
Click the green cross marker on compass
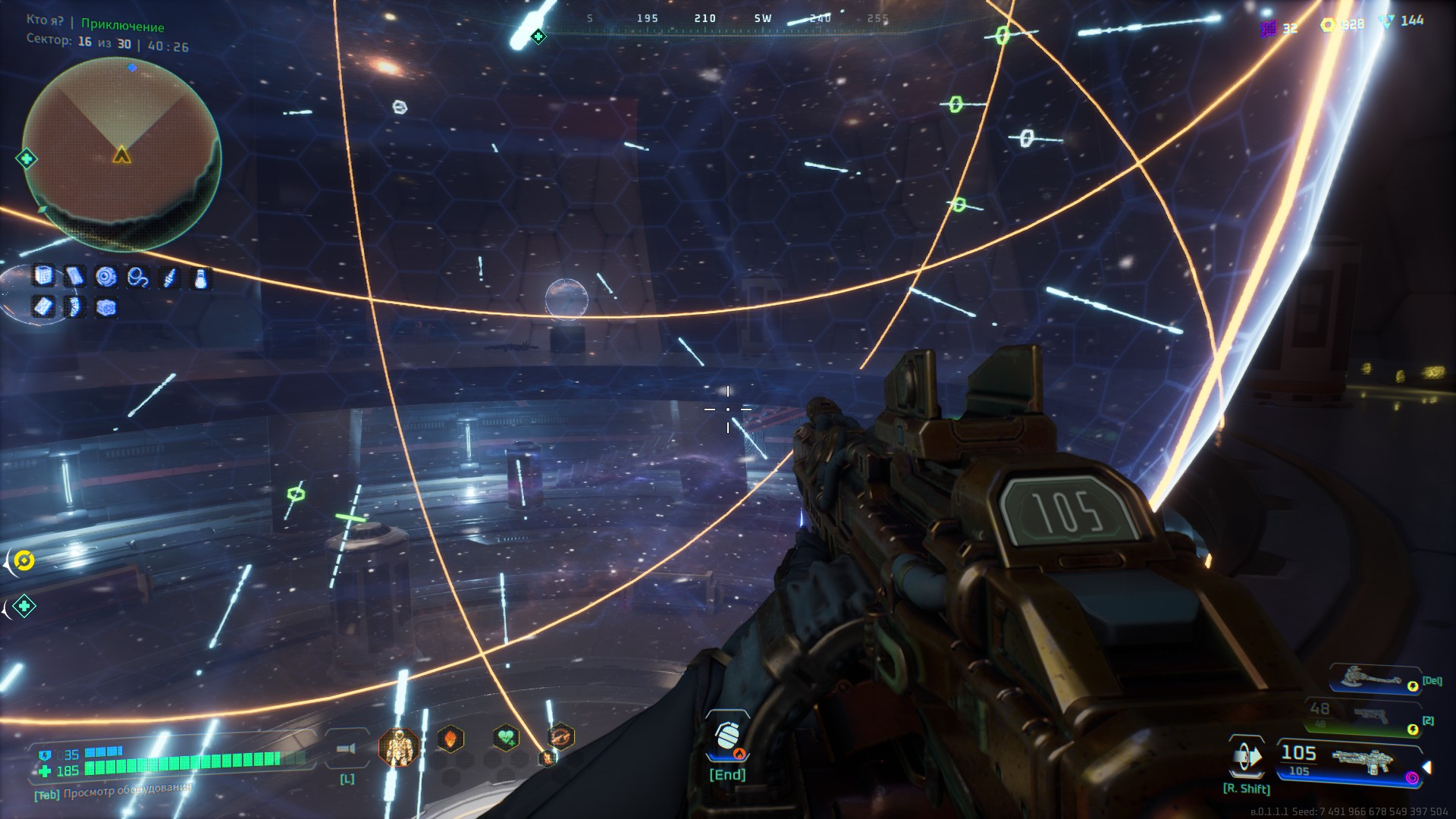click(538, 36)
